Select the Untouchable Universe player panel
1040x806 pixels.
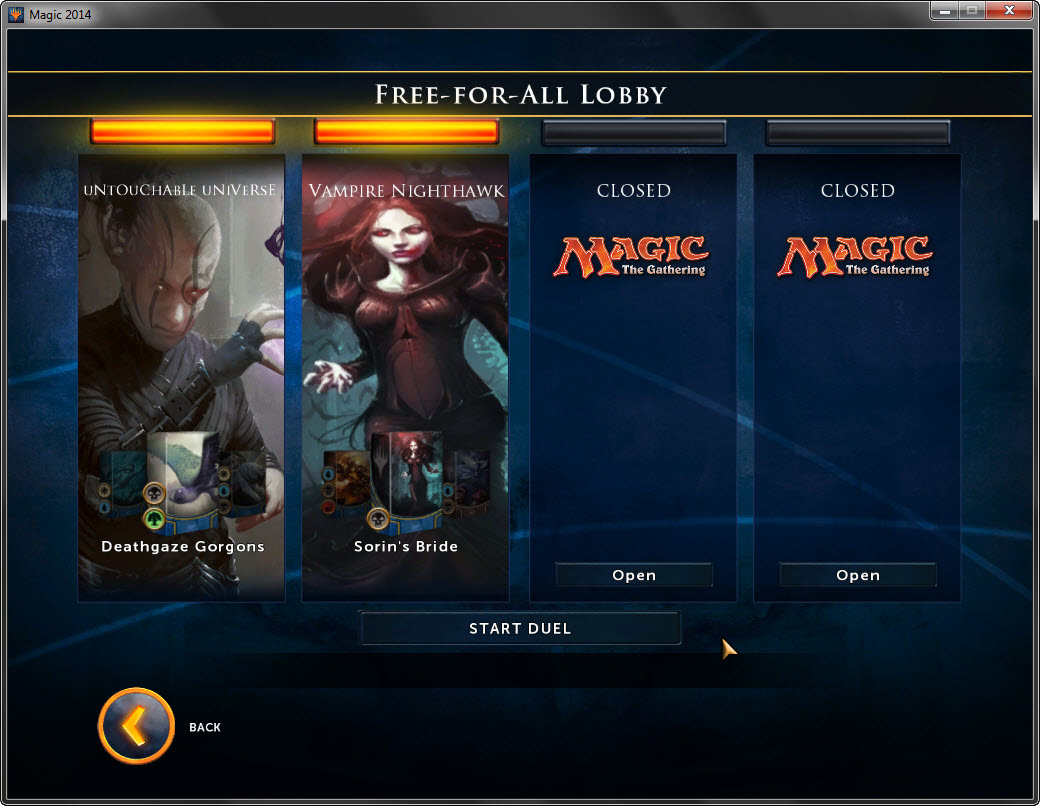click(x=182, y=300)
